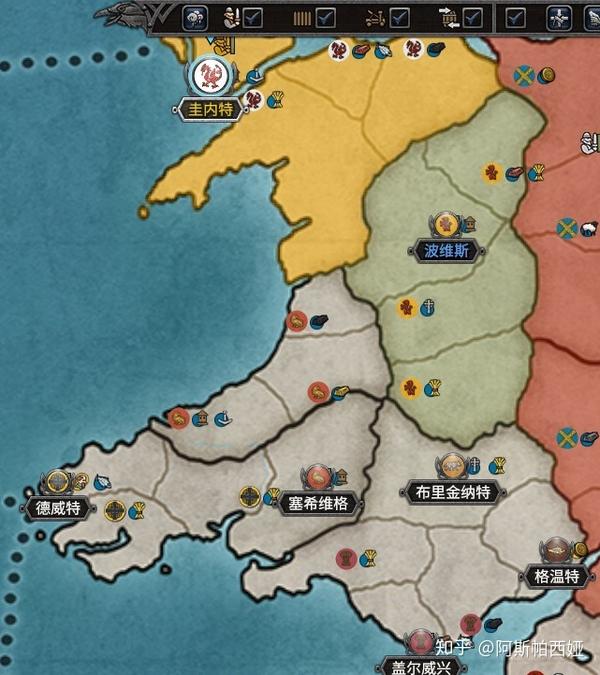Toggle the trade arrows filter checkbox
600x675 pixels.
[x=472, y=17]
